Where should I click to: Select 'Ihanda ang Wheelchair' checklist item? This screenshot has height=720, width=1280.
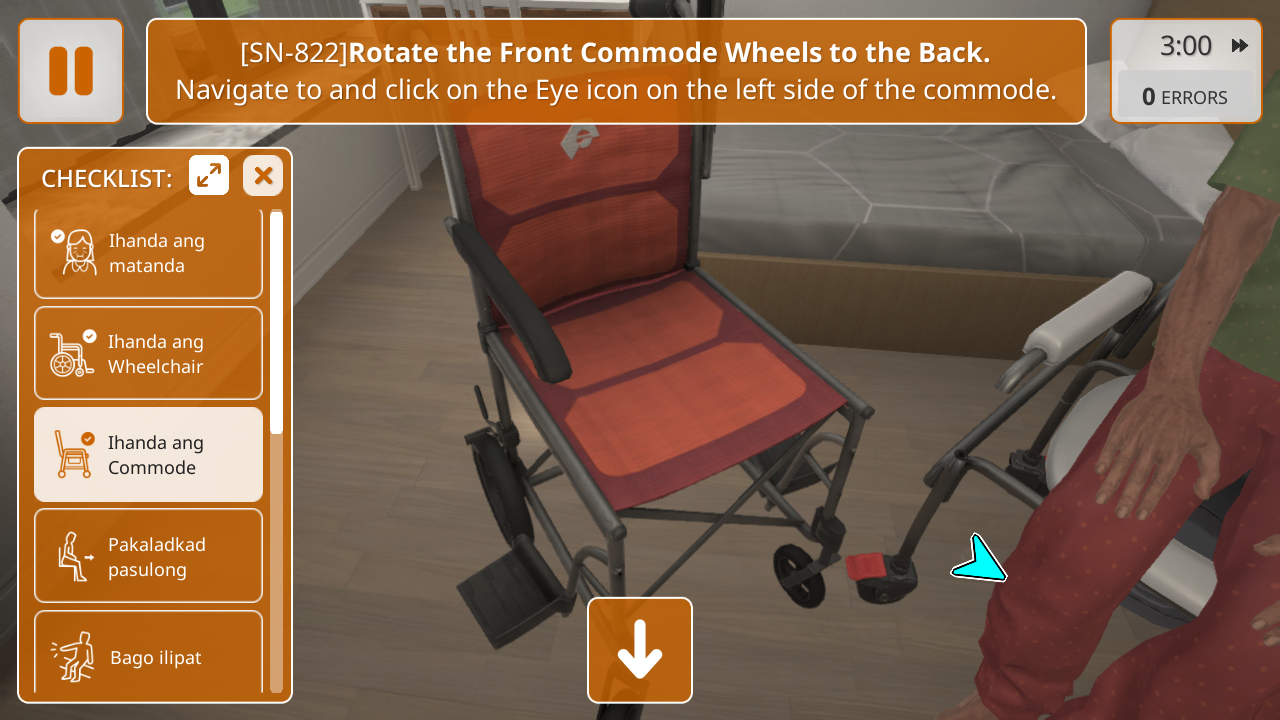pyautogui.click(x=148, y=354)
